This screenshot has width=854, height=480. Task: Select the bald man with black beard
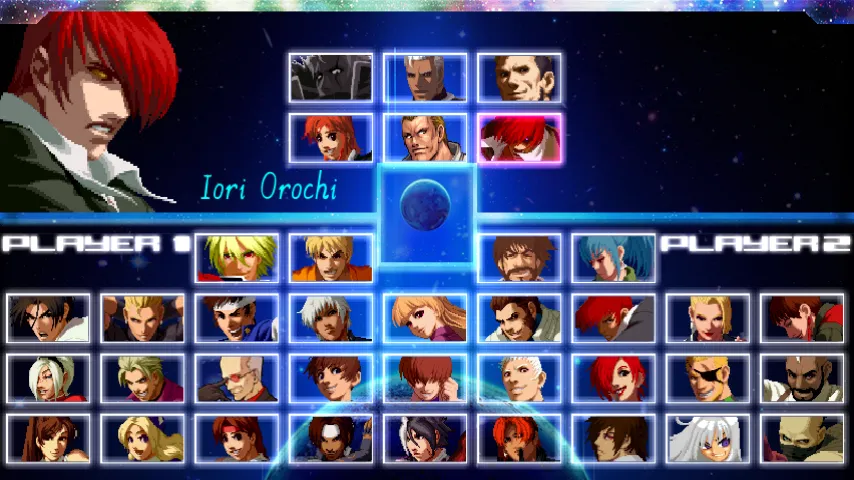801,379
